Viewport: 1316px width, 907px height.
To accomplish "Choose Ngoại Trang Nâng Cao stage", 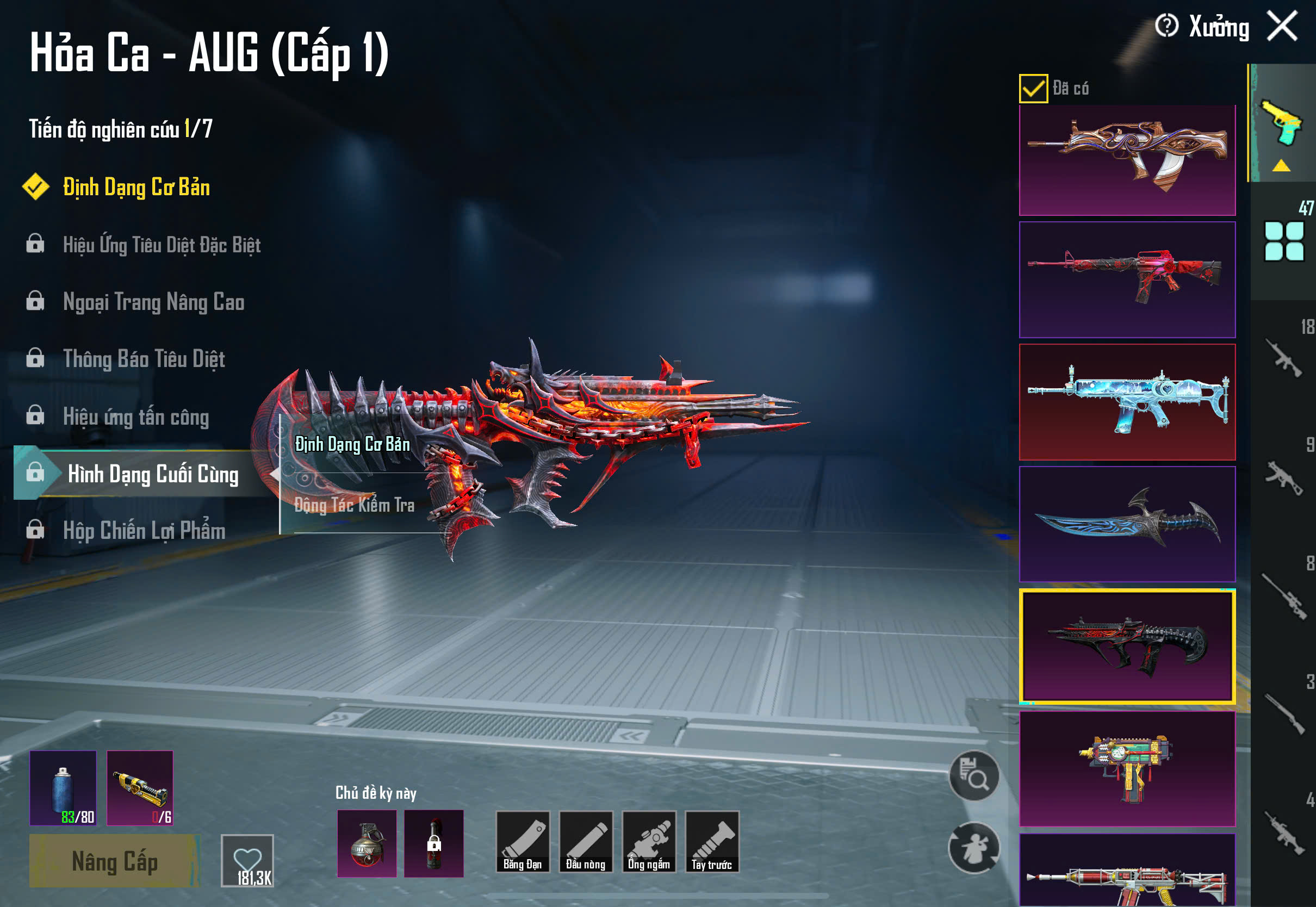I will (153, 302).
